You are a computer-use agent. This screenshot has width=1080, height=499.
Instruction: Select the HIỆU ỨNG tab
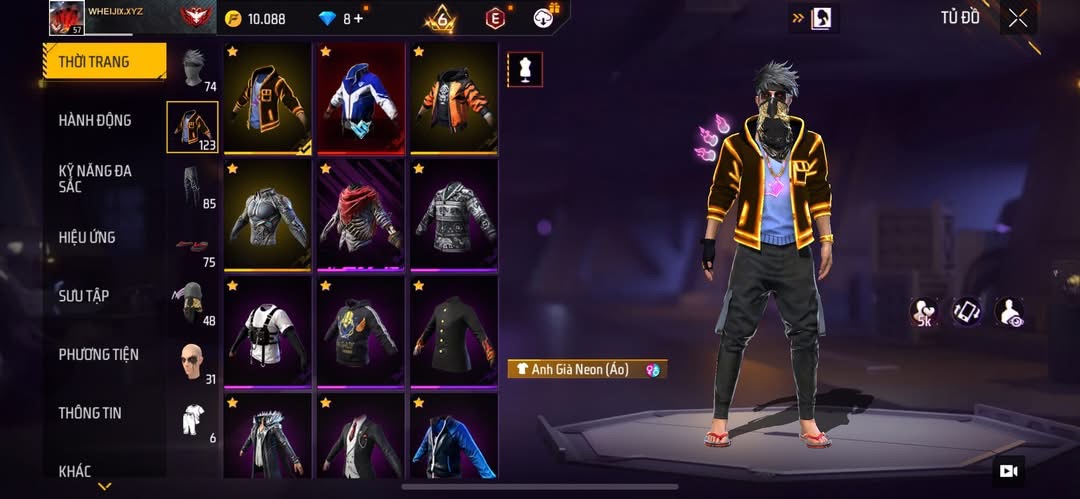pyautogui.click(x=87, y=237)
